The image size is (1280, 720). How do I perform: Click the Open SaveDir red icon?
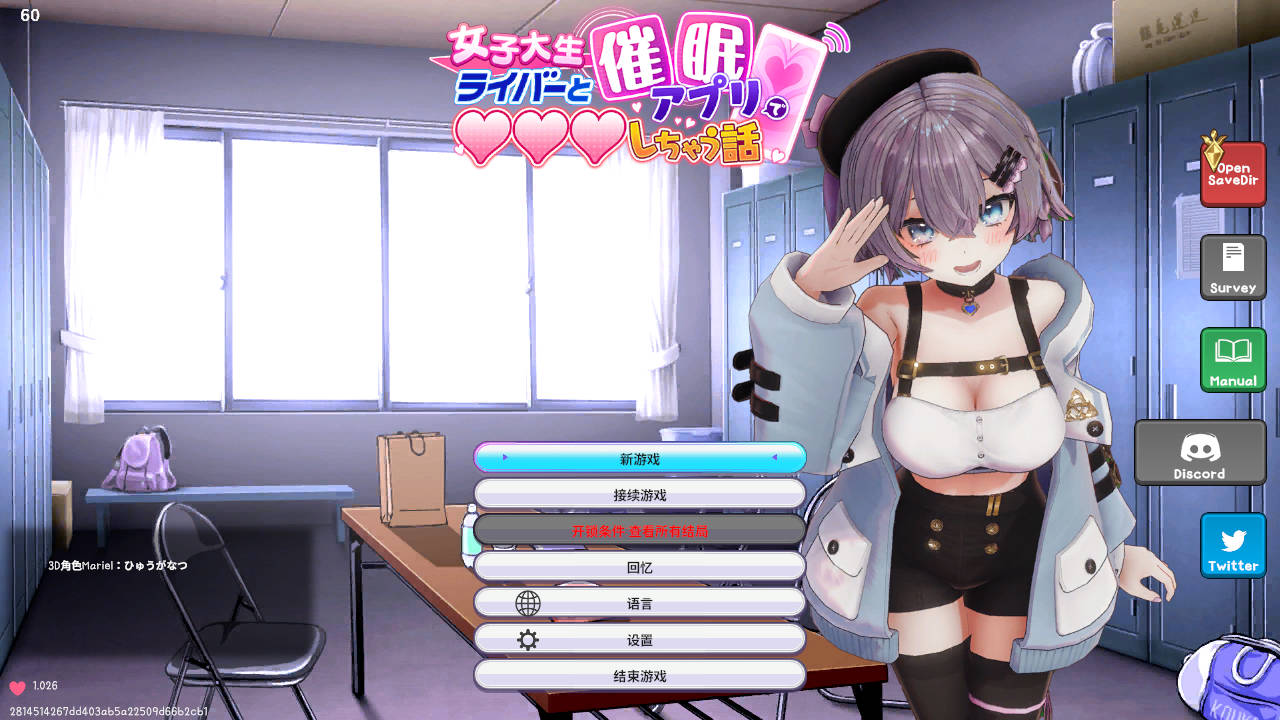[1233, 173]
